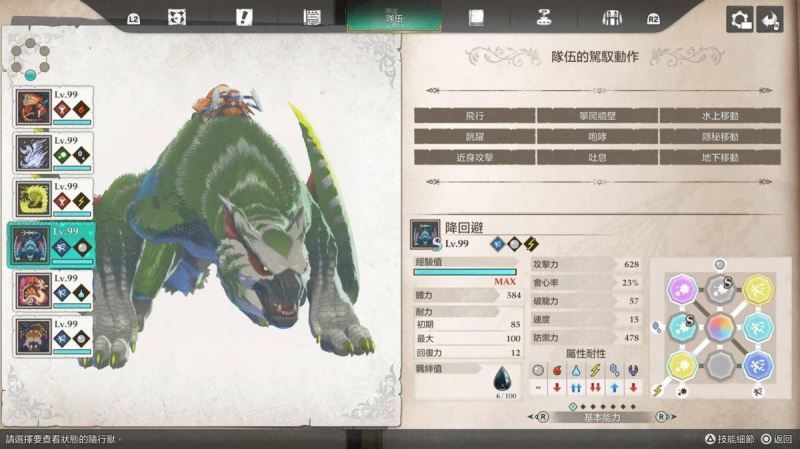Screen dimensions: 800x449
Task: Click the return arrow button at top right
Action: point(769,19)
